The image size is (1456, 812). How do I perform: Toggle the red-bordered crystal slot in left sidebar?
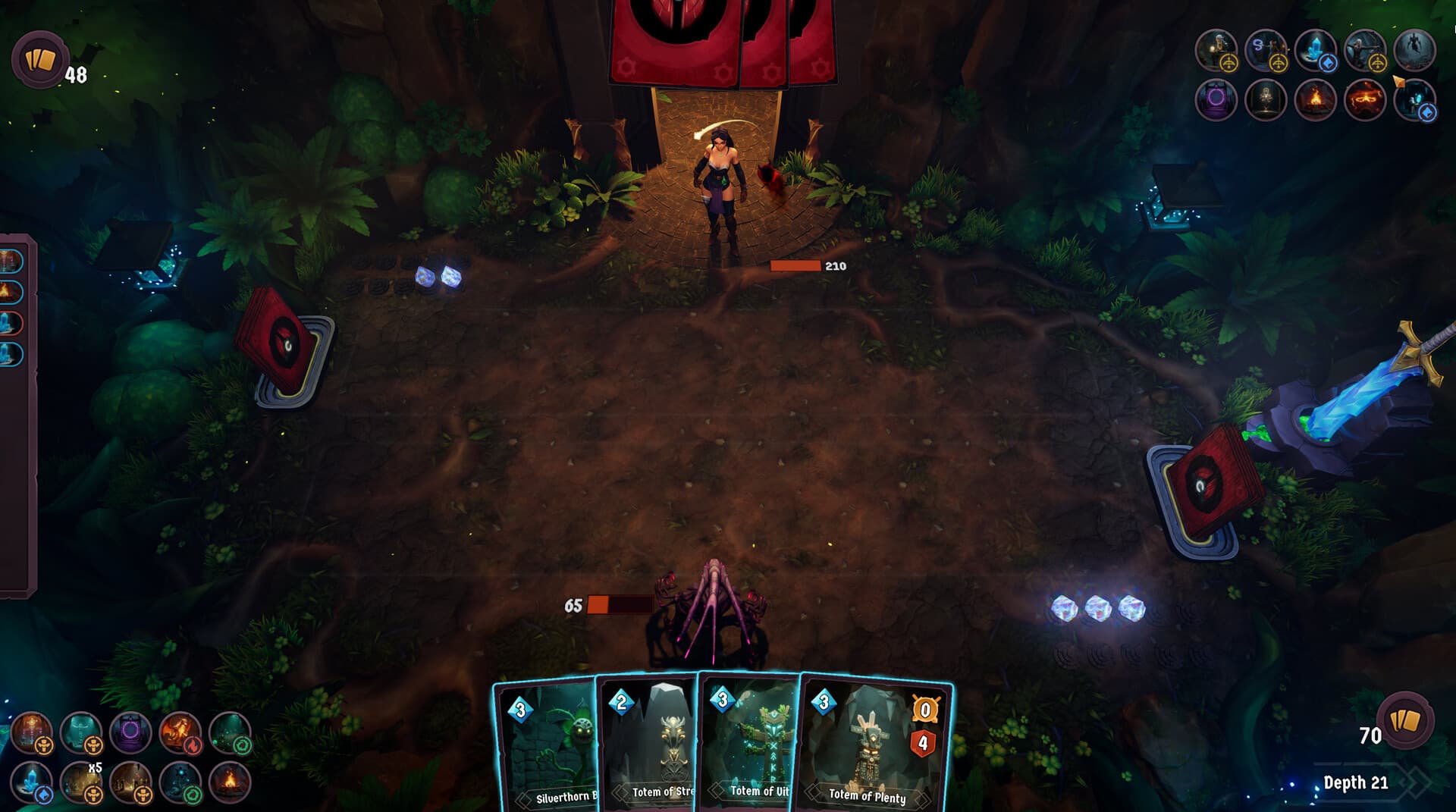tap(9, 322)
